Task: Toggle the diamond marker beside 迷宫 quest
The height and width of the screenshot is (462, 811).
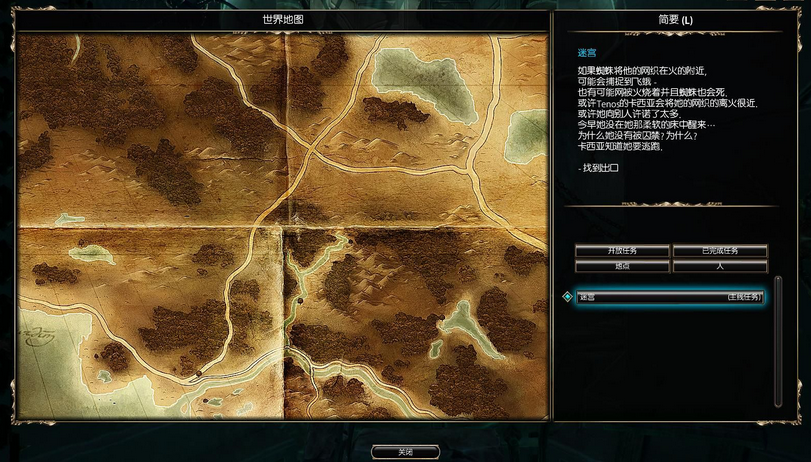Action: [567, 297]
